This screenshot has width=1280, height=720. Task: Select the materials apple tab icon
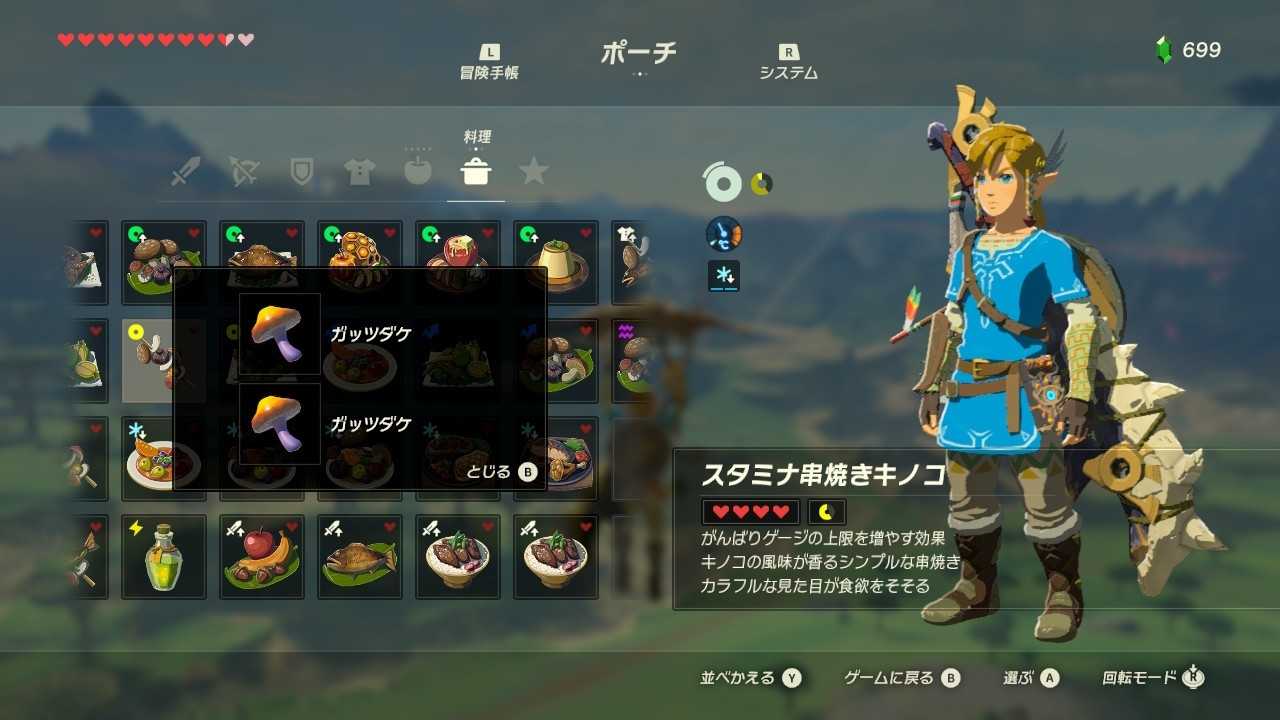tap(418, 171)
